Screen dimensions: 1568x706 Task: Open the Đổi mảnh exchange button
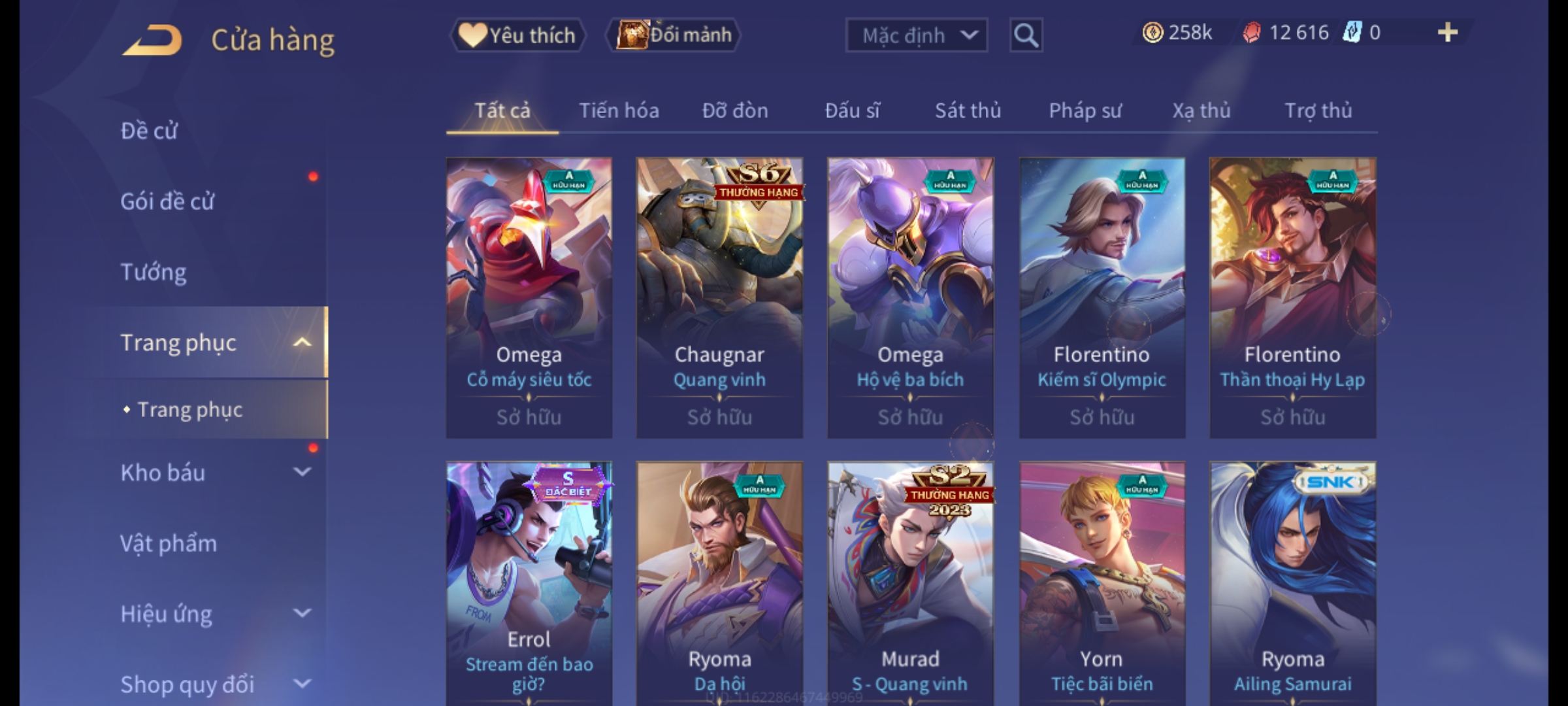(674, 35)
